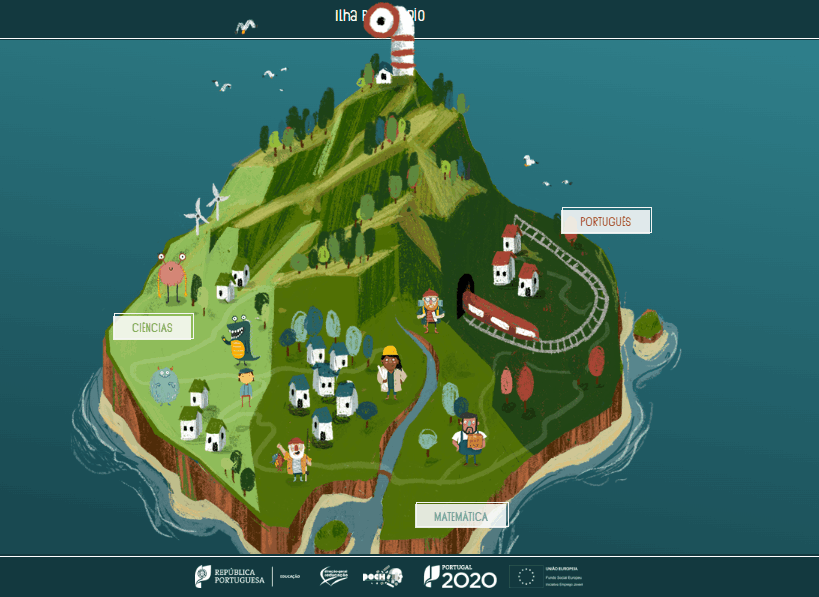Open the Português subject area

click(x=606, y=221)
